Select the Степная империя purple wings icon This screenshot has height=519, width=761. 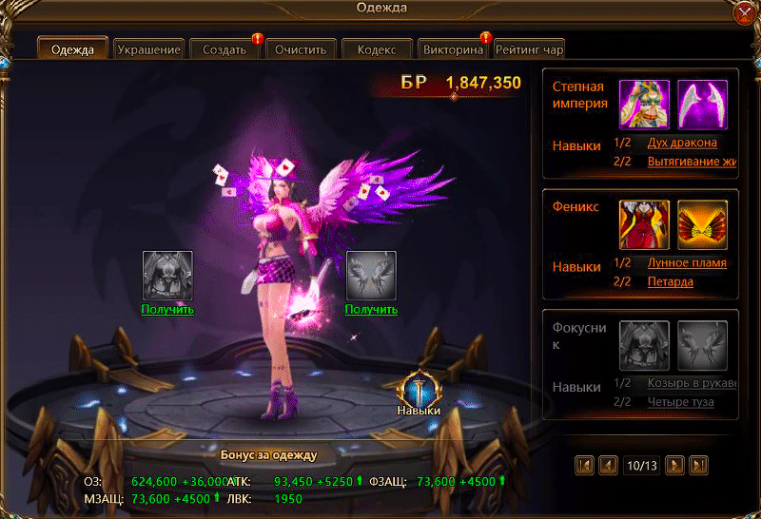click(702, 104)
